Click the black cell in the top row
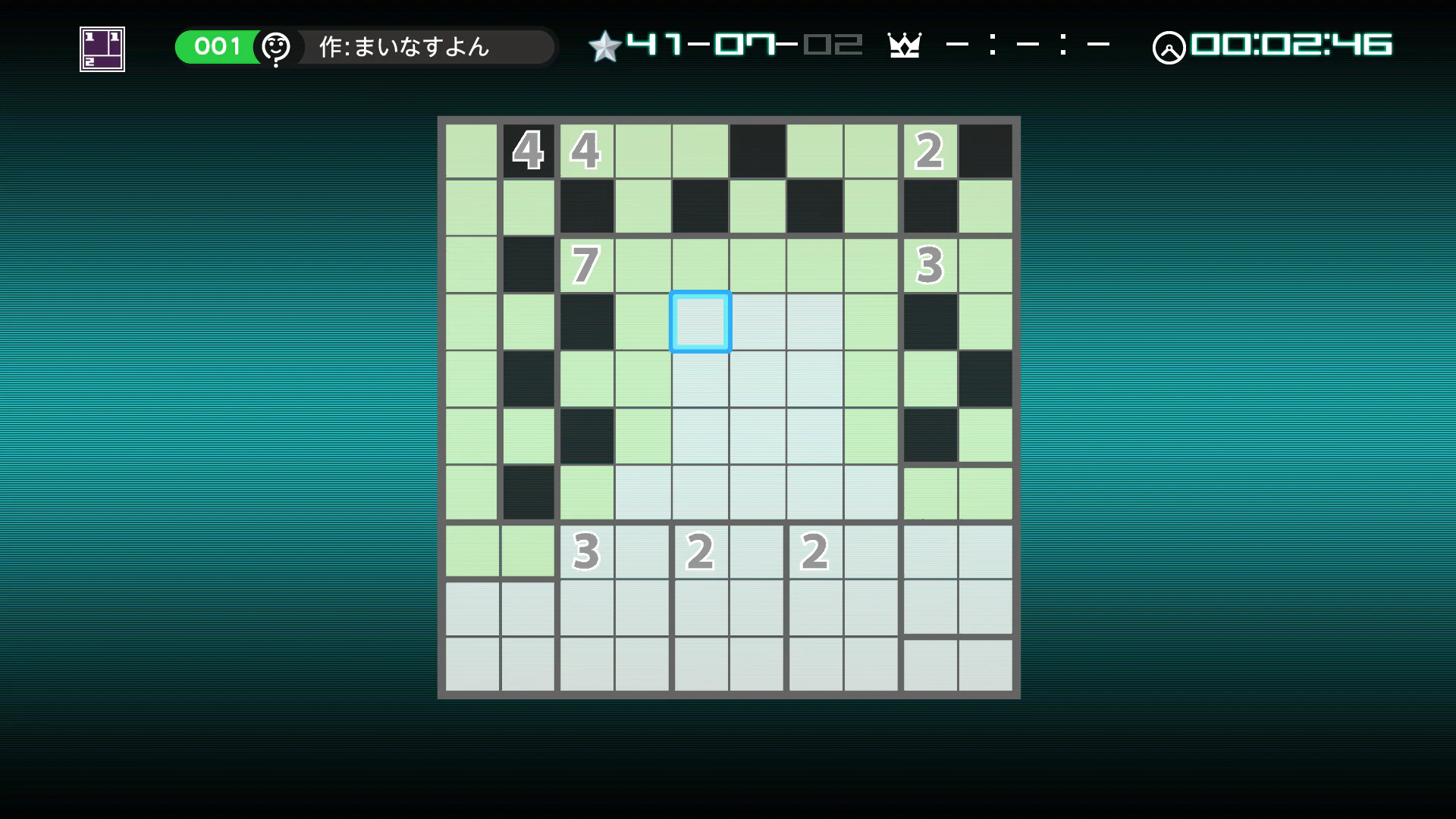 758,151
